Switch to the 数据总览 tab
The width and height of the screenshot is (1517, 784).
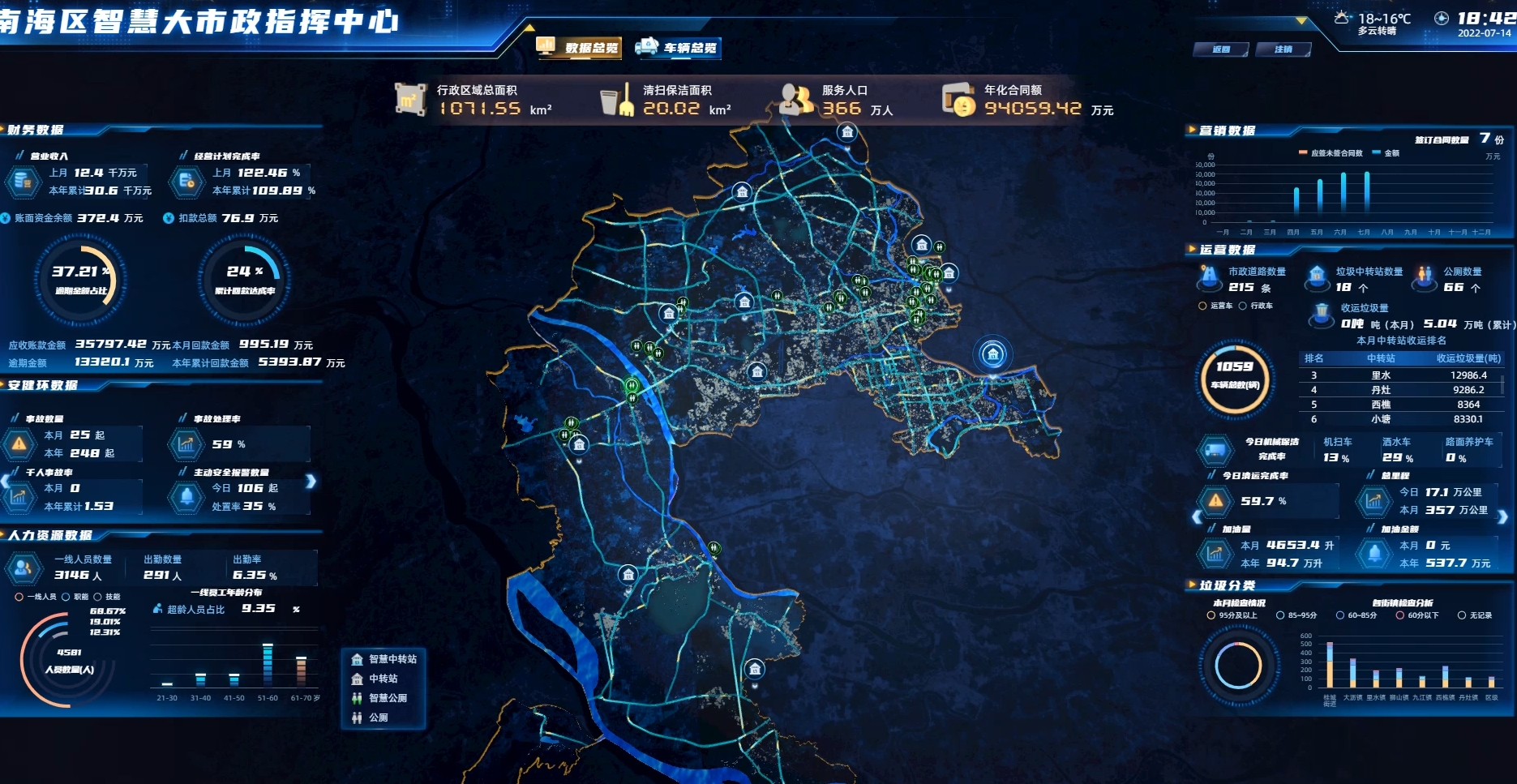pos(579,48)
